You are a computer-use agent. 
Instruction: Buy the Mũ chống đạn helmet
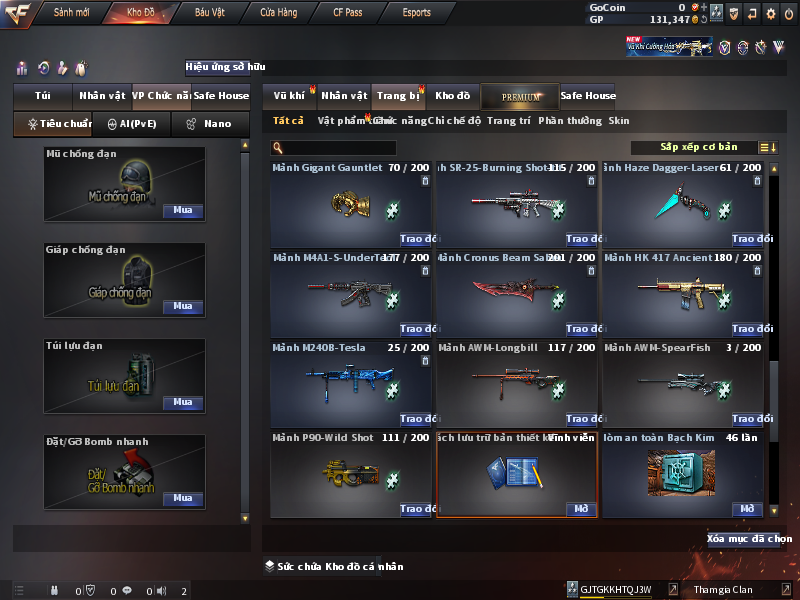(182, 211)
